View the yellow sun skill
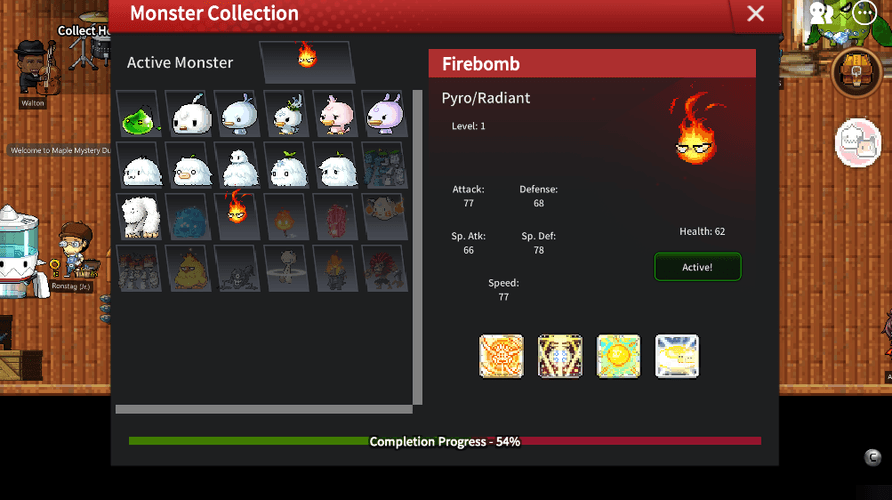This screenshot has height=500, width=892. coord(618,356)
